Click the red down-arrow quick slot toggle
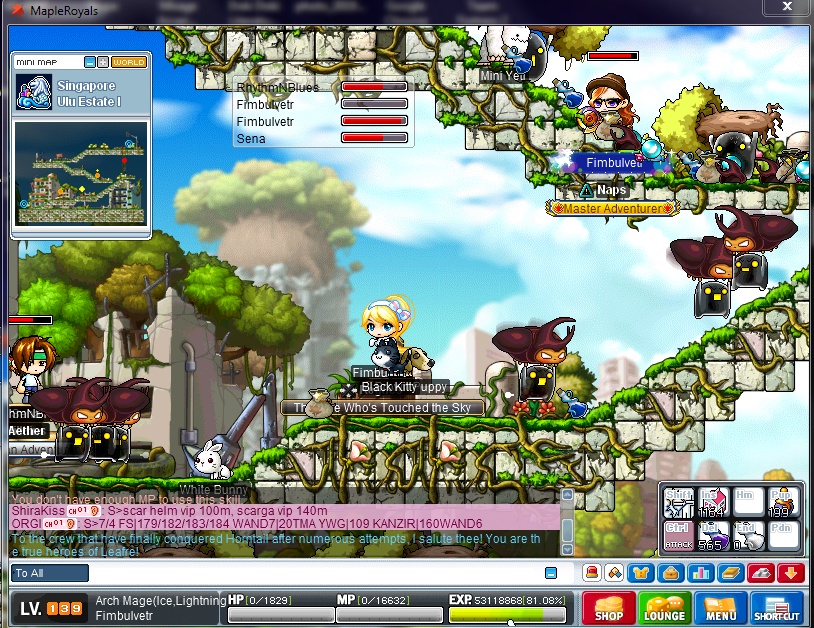The width and height of the screenshot is (814, 628). click(790, 573)
